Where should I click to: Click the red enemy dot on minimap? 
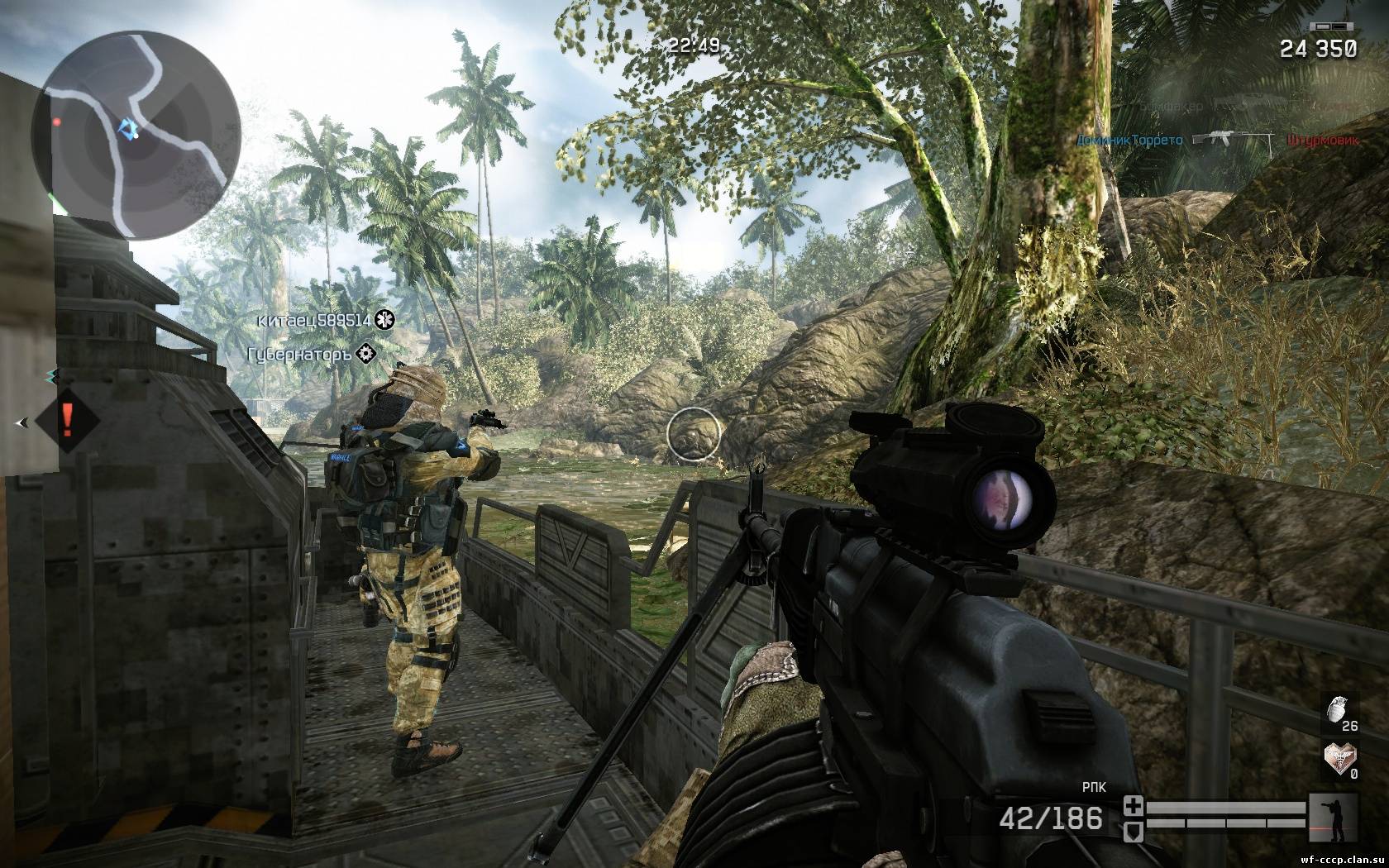(56, 122)
